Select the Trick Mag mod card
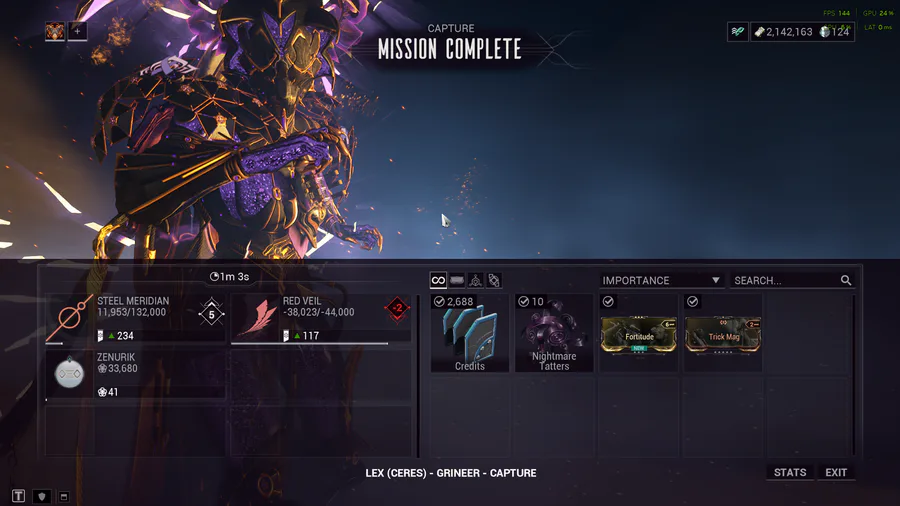The width and height of the screenshot is (900, 506). click(x=723, y=334)
